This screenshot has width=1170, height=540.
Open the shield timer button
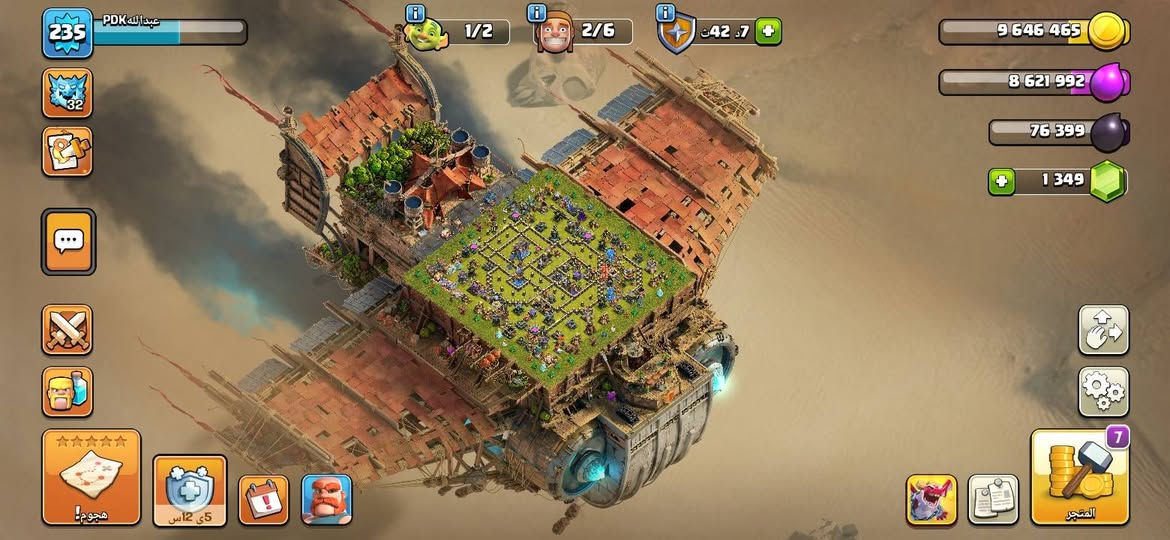pyautogui.click(x=189, y=491)
